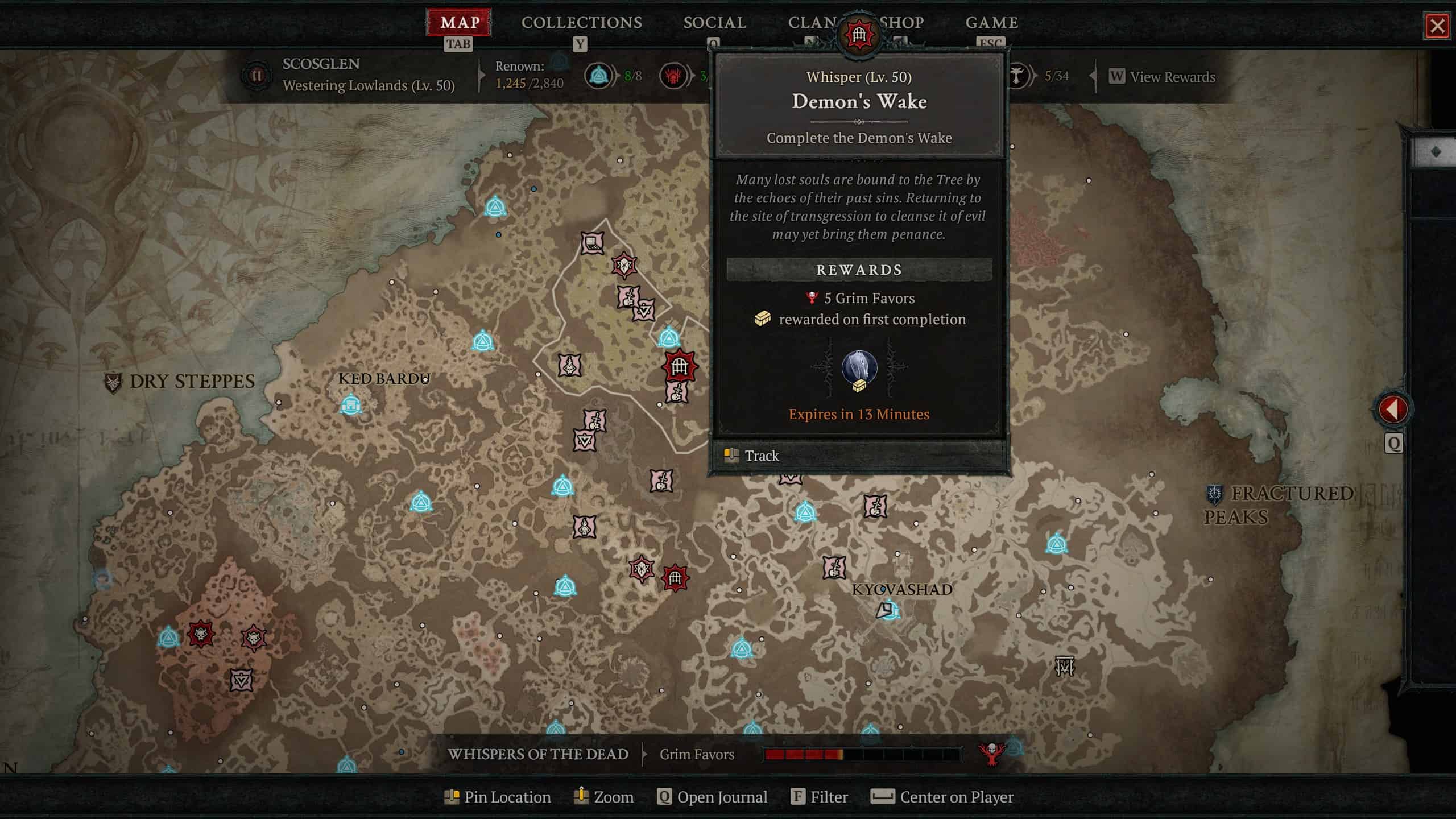Select the Map tab

click(460, 23)
